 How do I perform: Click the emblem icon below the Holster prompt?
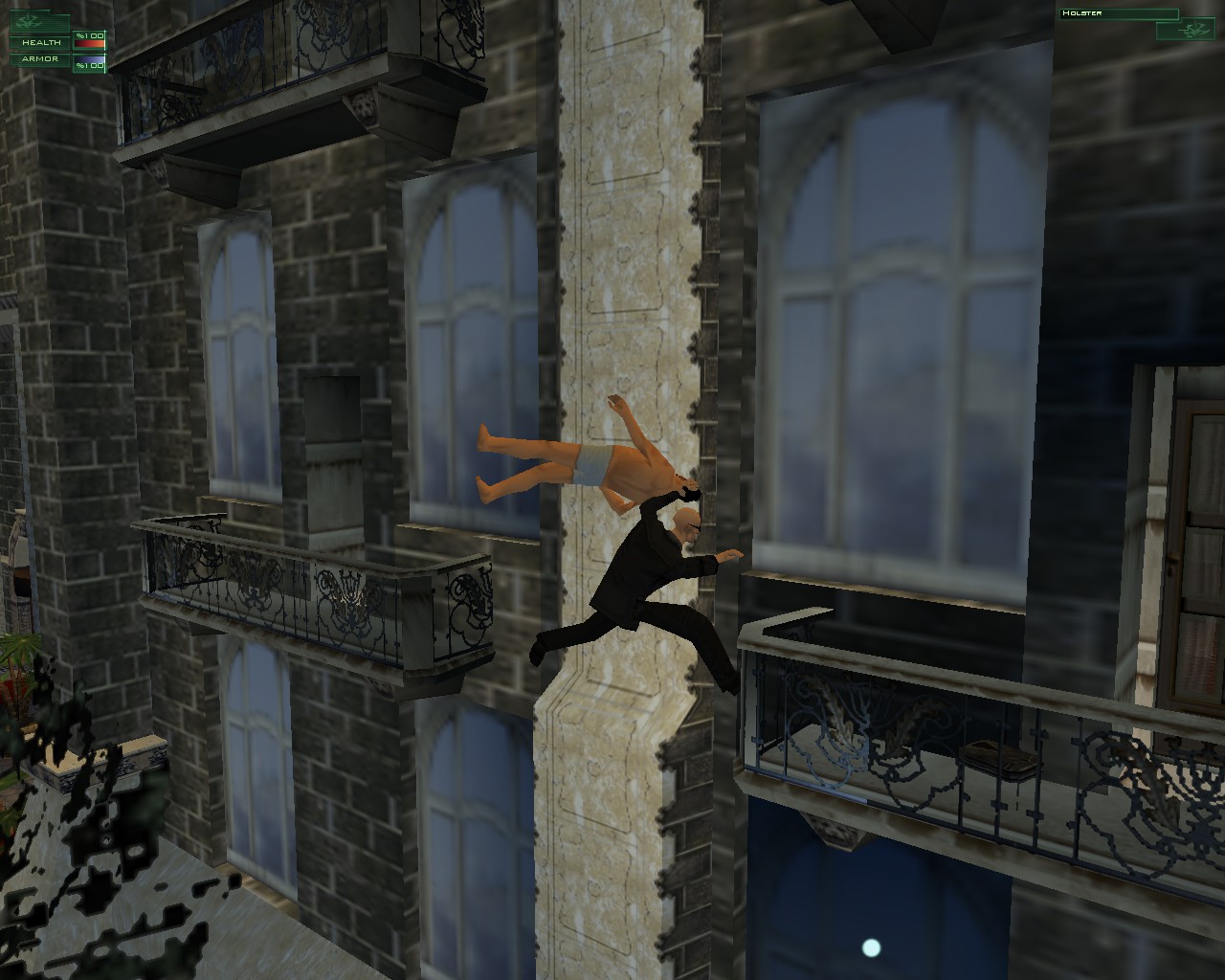(1193, 29)
